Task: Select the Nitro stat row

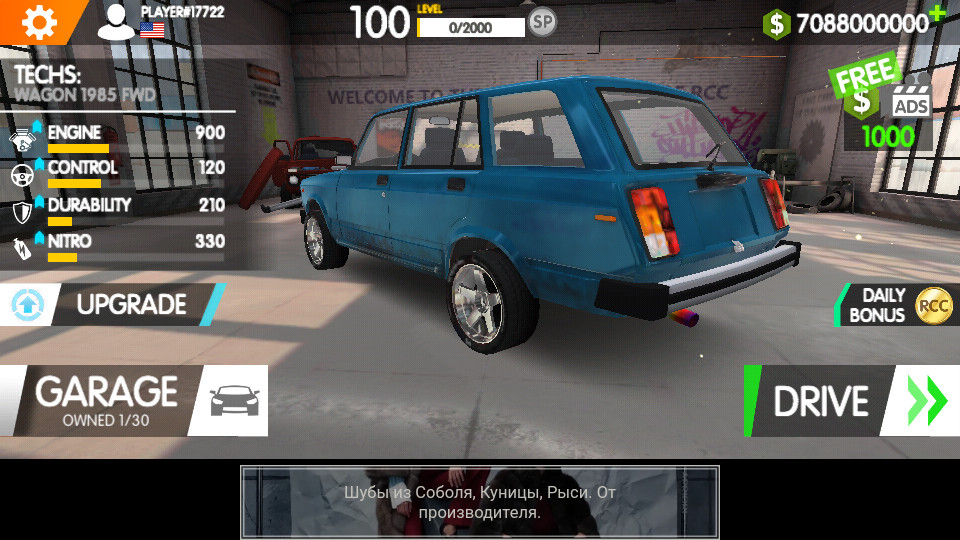Action: tap(116, 246)
